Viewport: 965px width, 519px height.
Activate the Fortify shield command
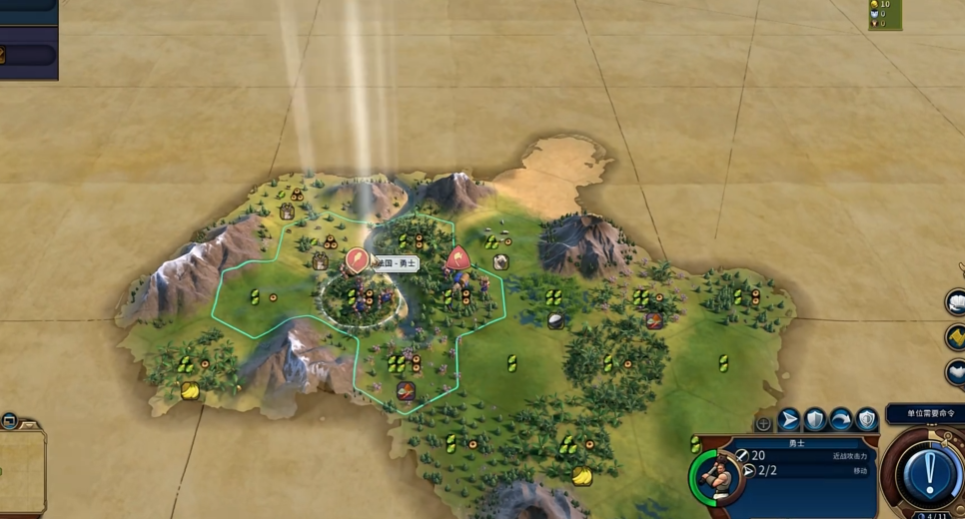point(816,419)
